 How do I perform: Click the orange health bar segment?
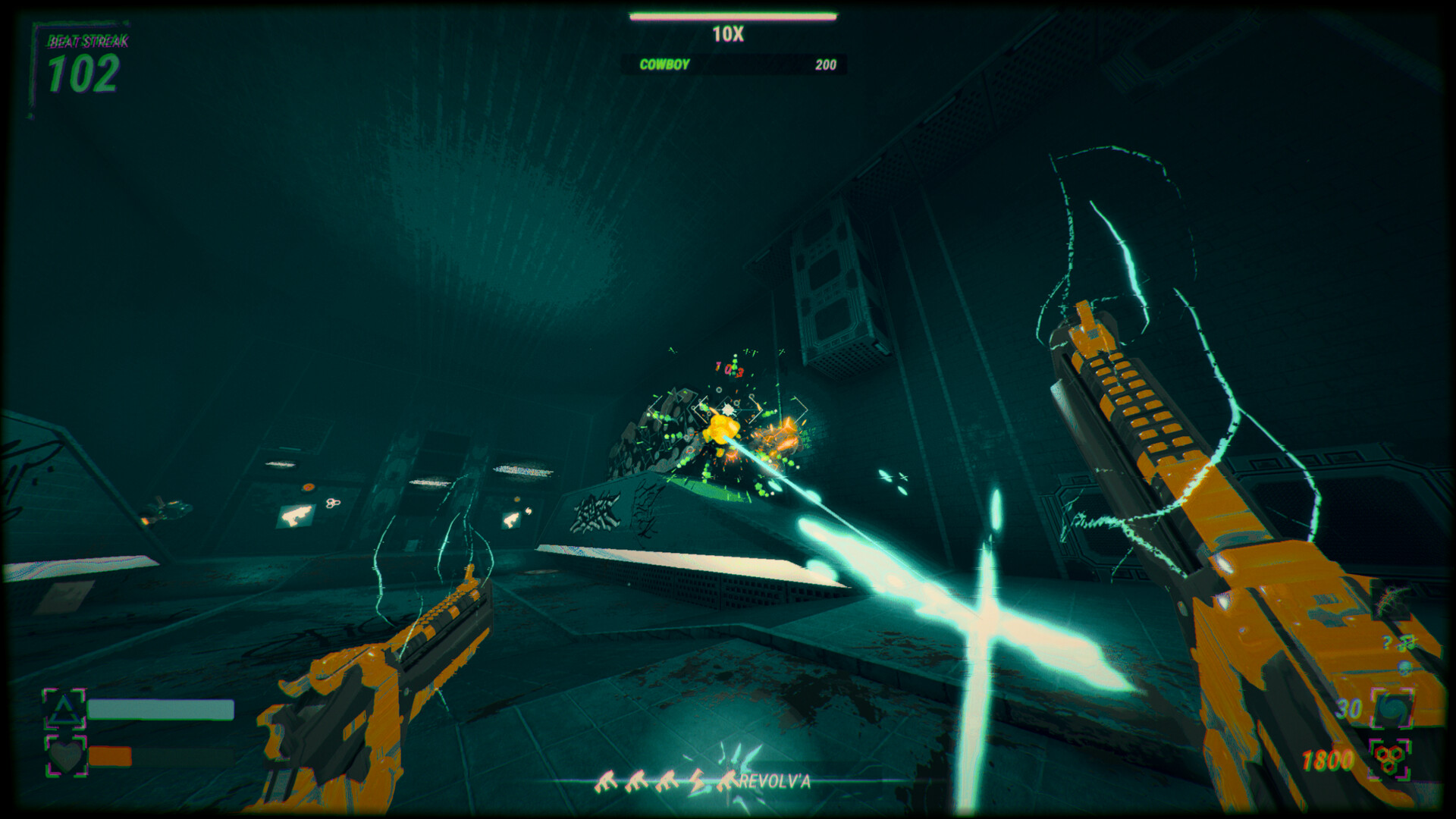(x=109, y=757)
